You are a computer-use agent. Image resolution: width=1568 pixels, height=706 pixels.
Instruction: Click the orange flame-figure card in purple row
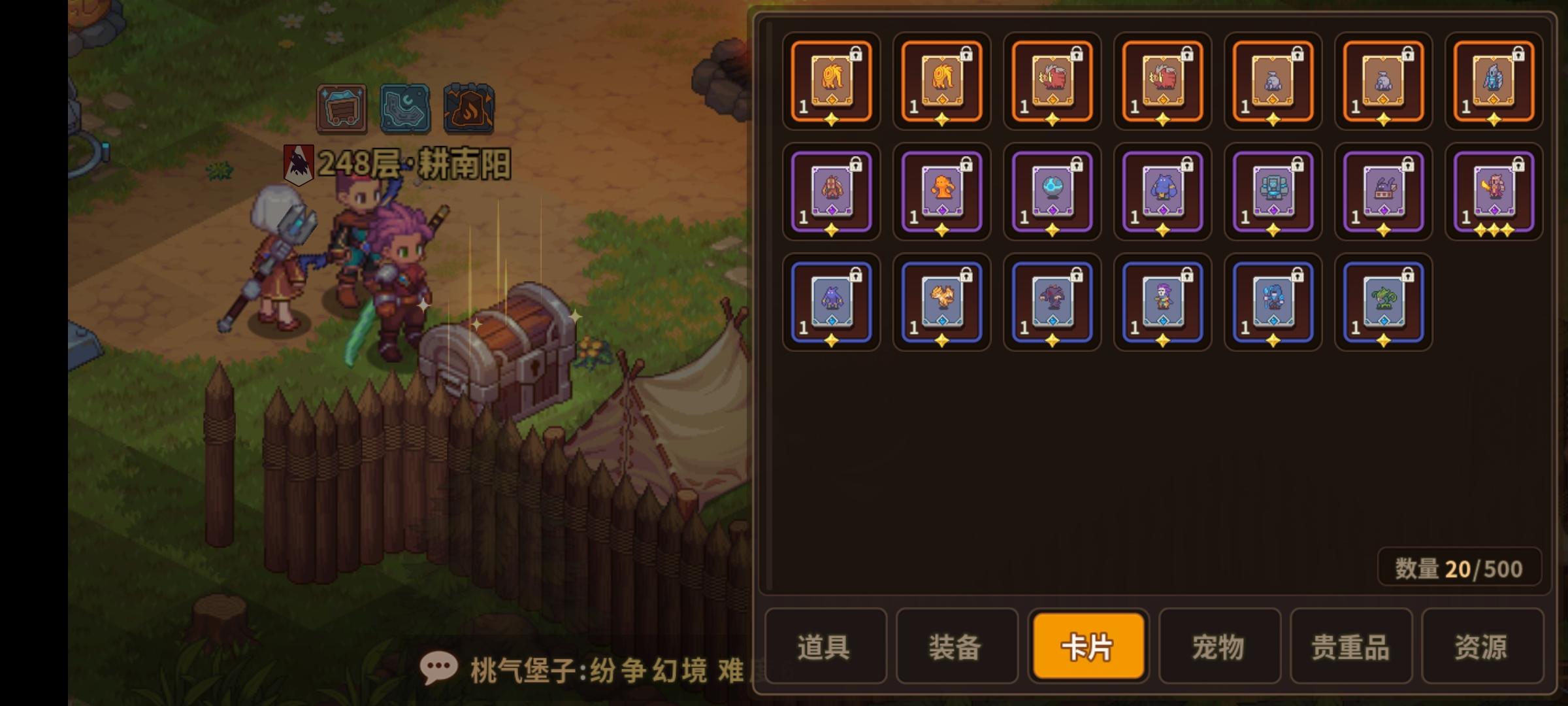[x=941, y=192]
